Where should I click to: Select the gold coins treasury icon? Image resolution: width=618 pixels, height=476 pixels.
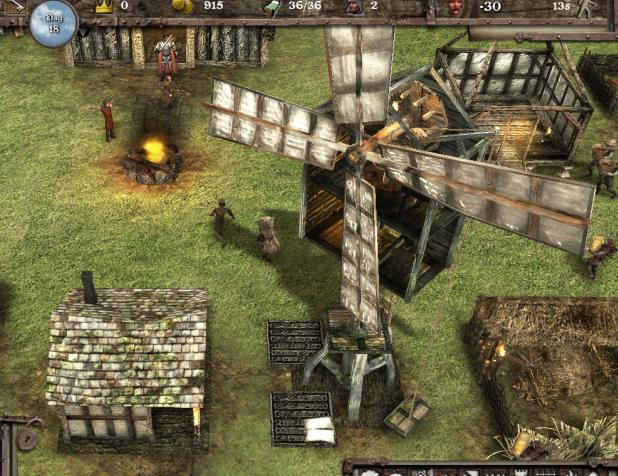point(182,6)
